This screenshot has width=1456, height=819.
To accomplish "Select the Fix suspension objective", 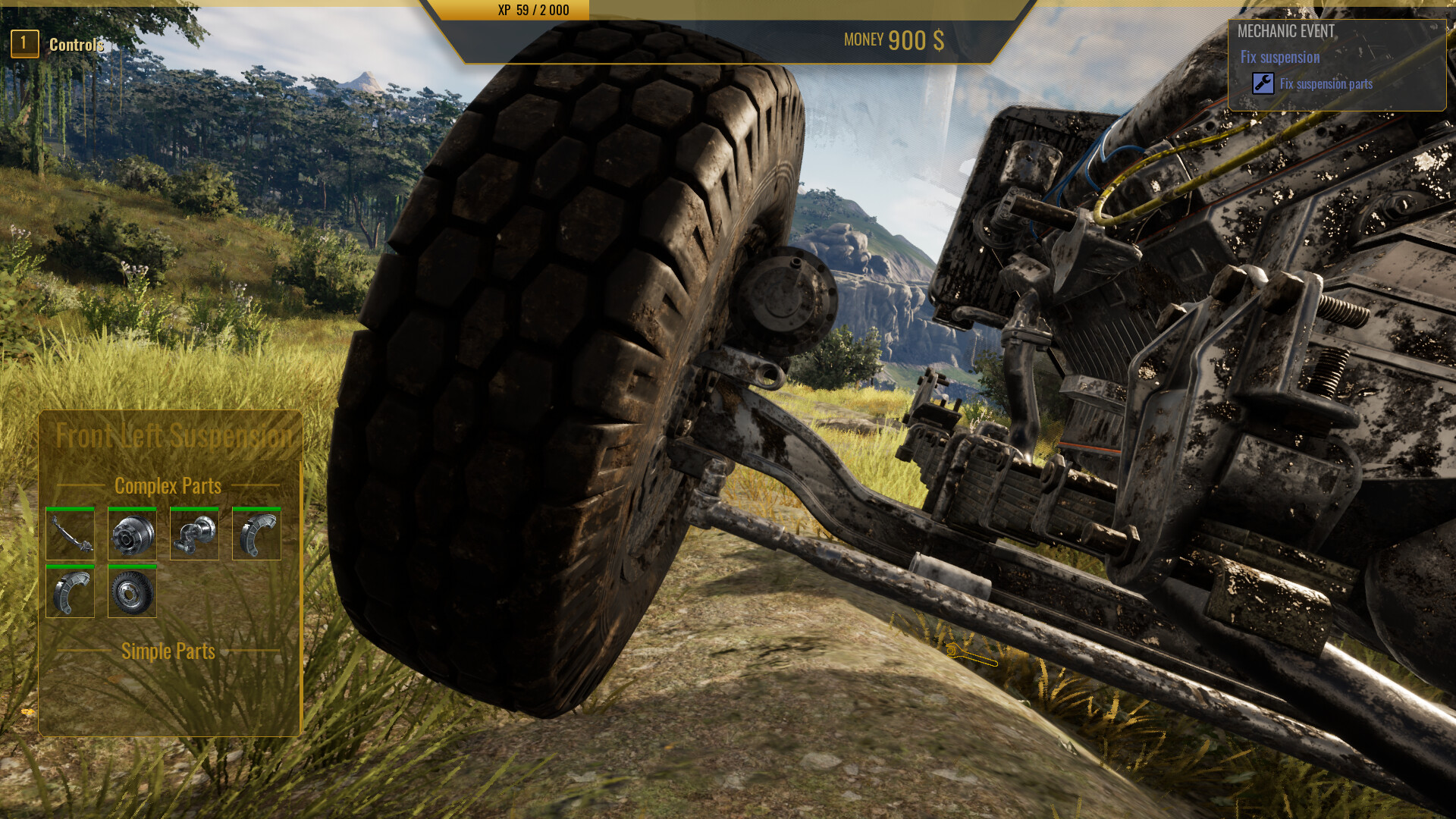I will 1279,57.
